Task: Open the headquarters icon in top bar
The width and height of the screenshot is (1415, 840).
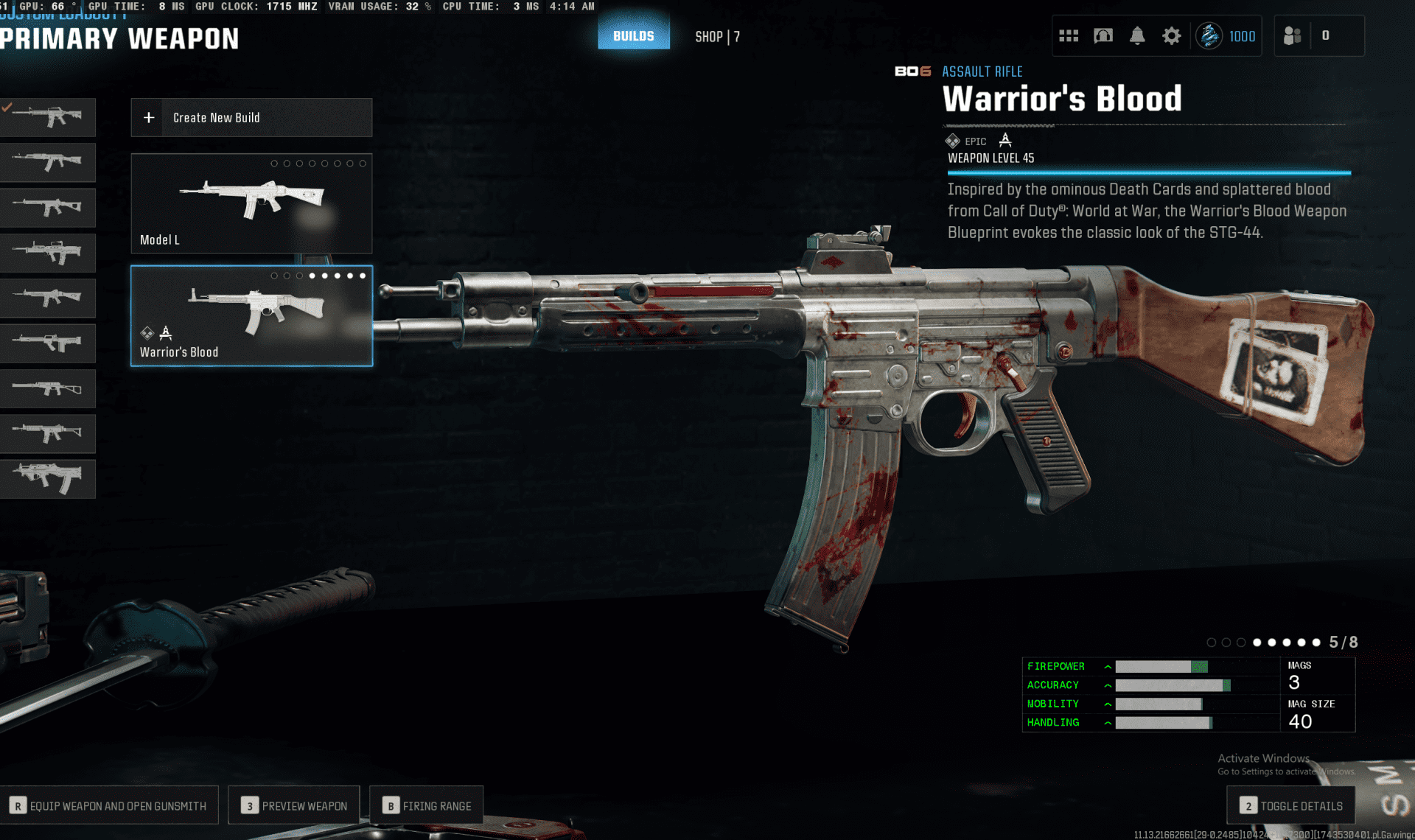Action: pos(1103,36)
